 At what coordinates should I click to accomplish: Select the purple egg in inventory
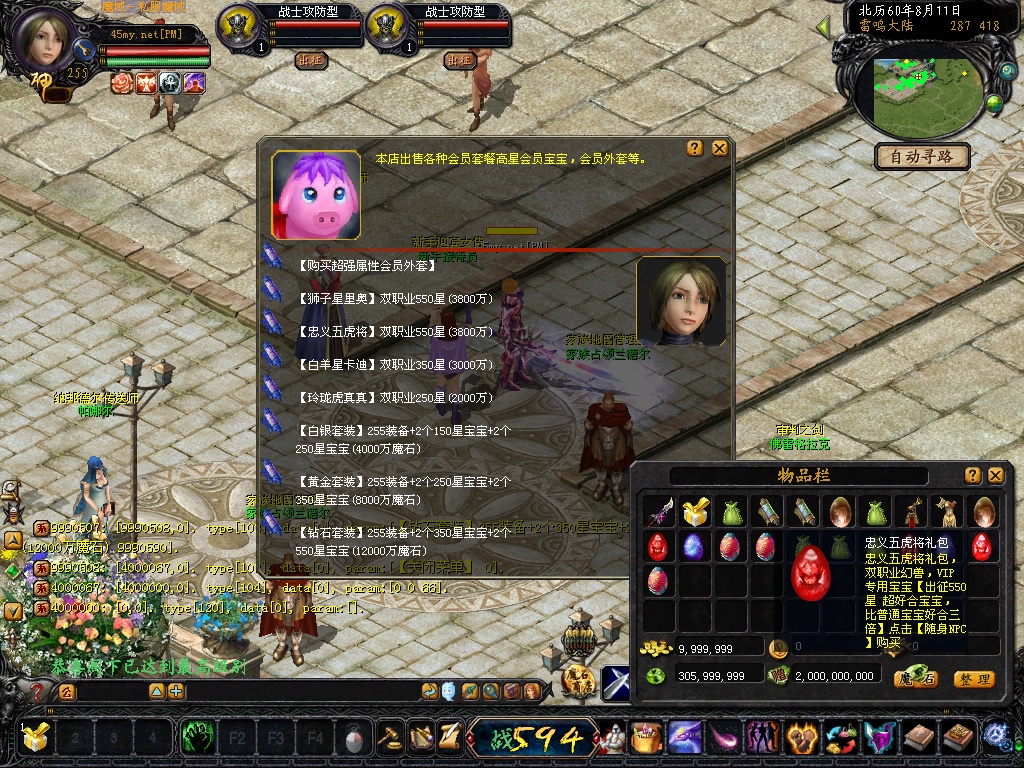pyautogui.click(x=693, y=546)
